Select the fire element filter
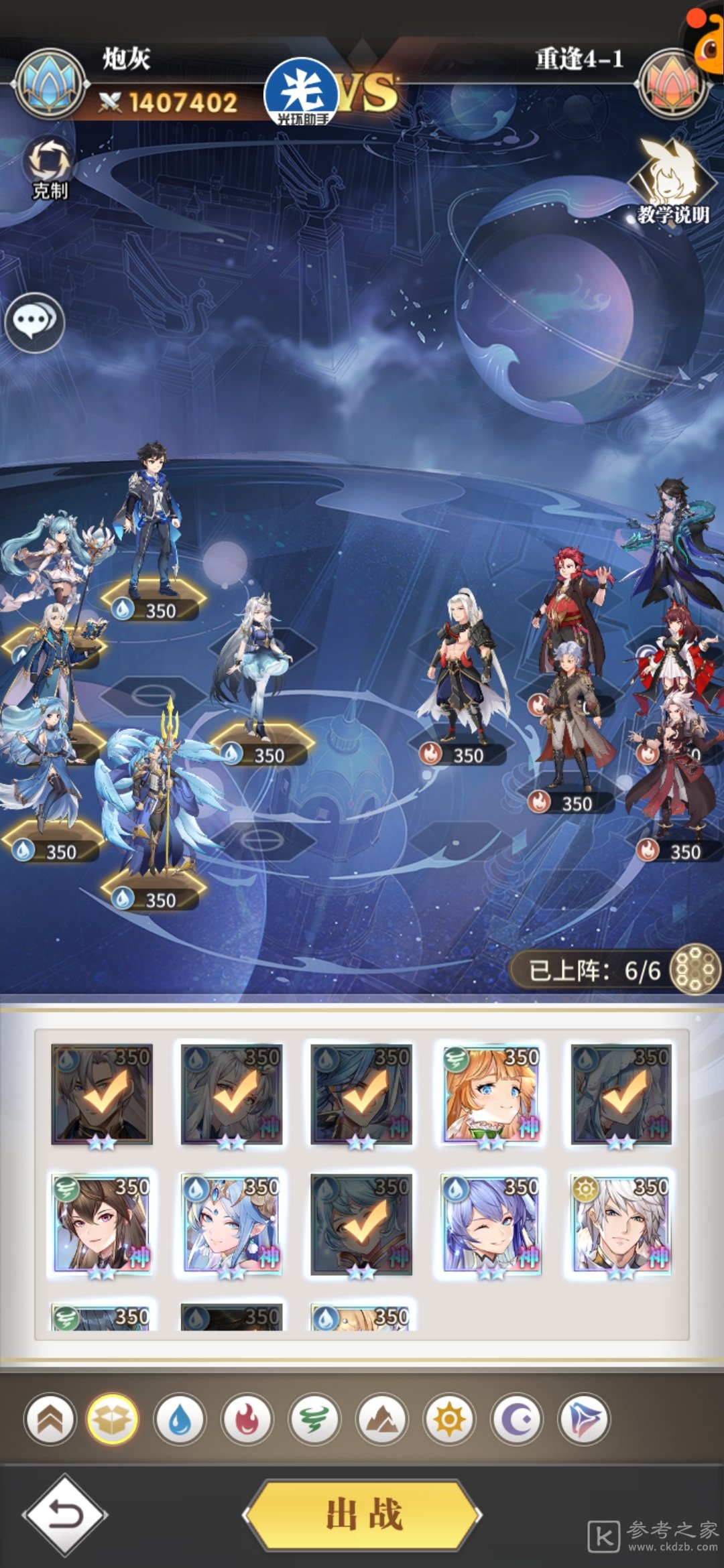This screenshot has width=724, height=1568. coord(247,1419)
